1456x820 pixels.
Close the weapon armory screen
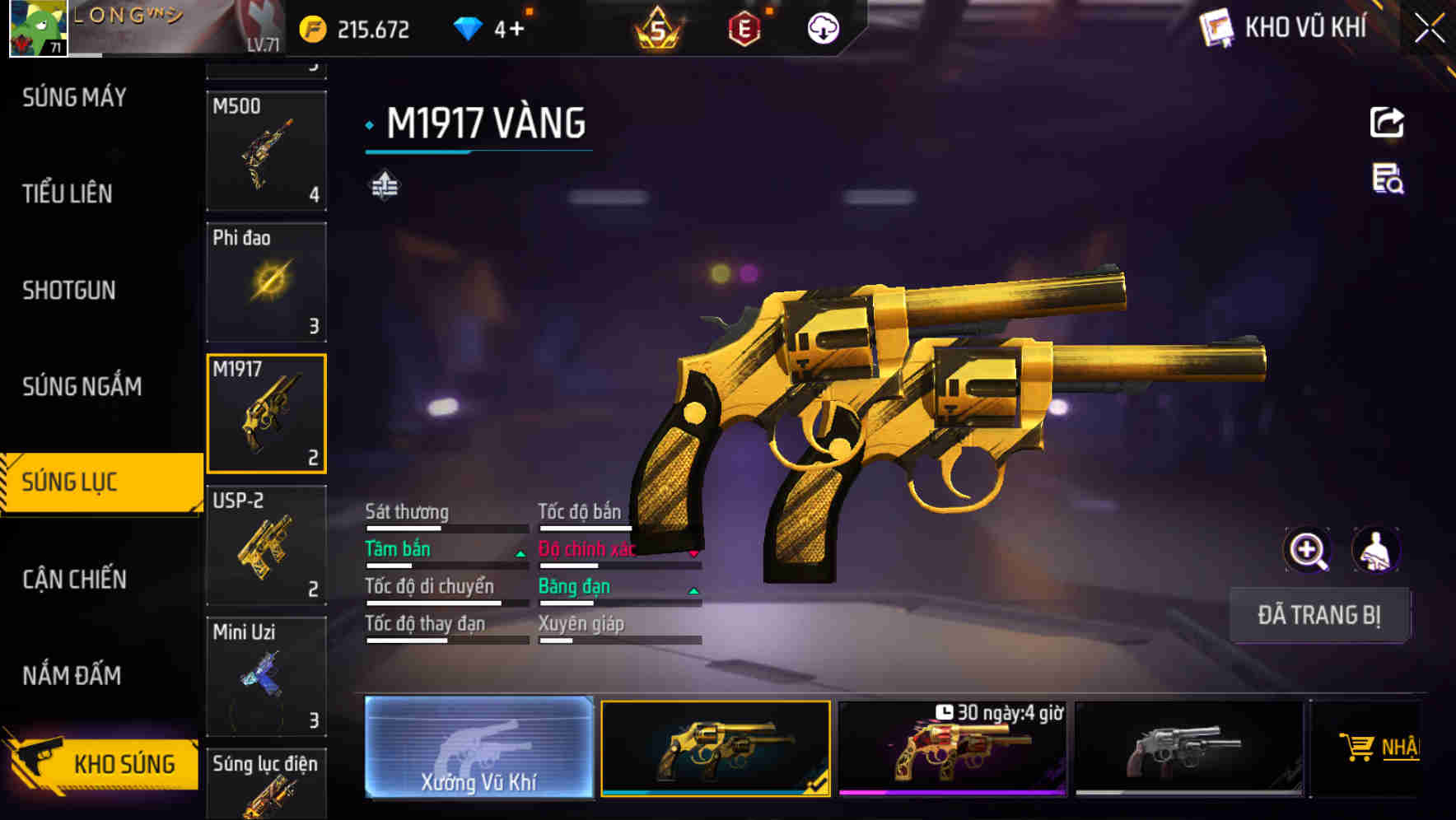point(1429,29)
